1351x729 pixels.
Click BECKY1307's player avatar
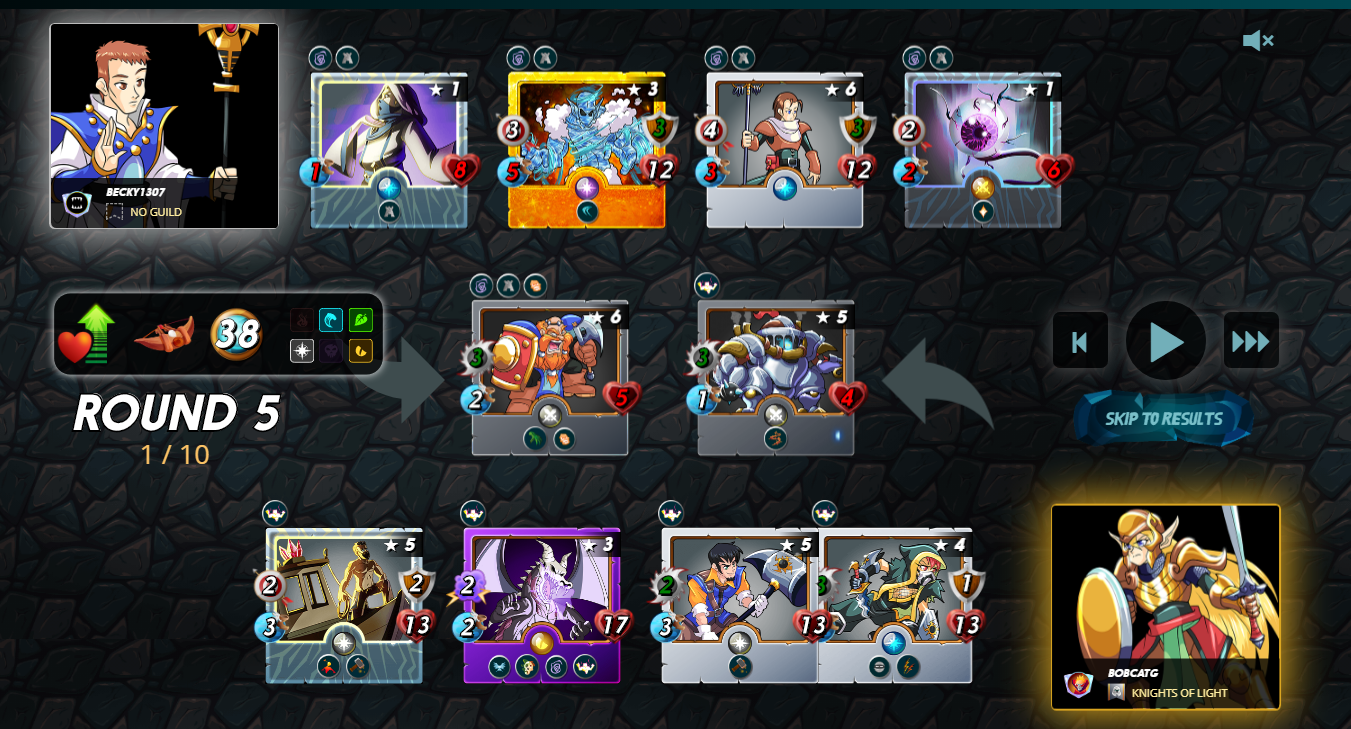pos(164,110)
